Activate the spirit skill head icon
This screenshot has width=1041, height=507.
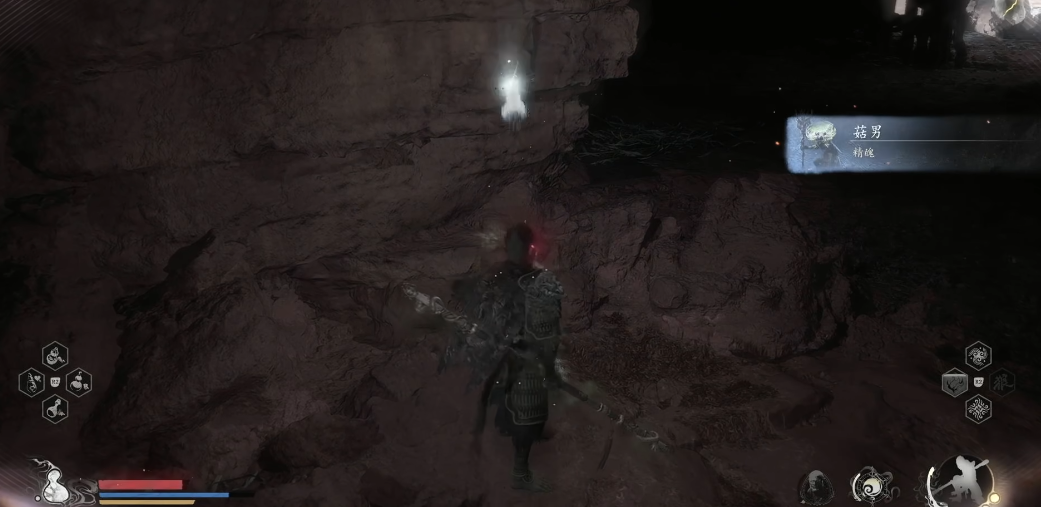coord(817,487)
